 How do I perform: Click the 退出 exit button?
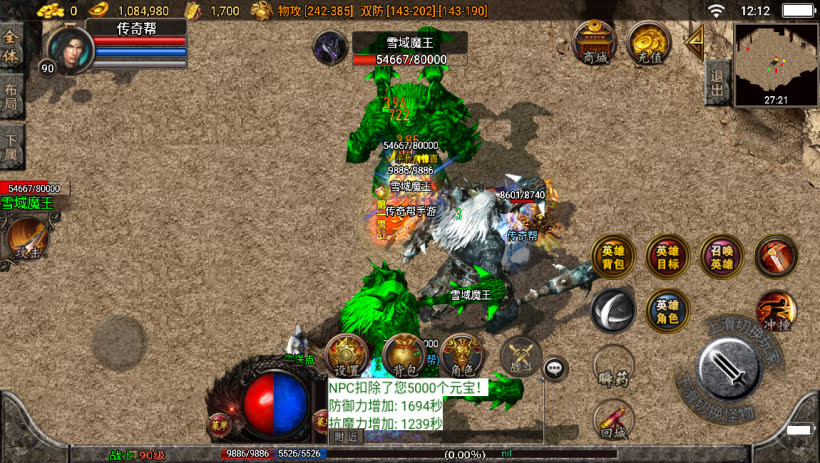716,82
